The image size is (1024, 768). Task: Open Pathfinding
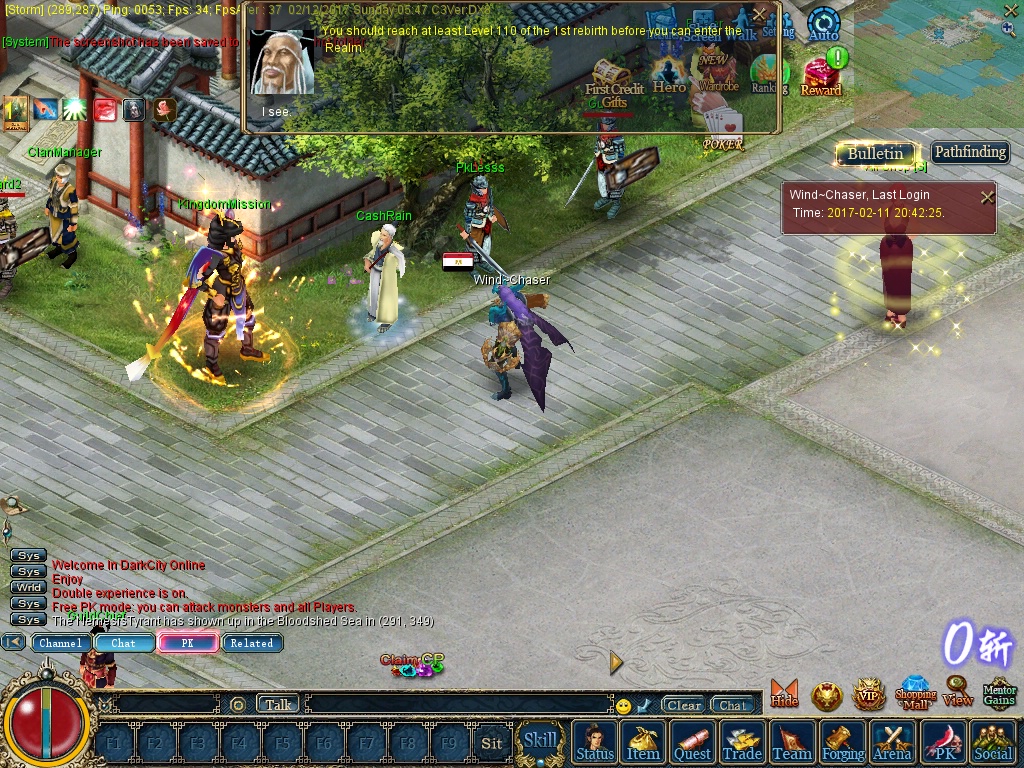tap(969, 152)
